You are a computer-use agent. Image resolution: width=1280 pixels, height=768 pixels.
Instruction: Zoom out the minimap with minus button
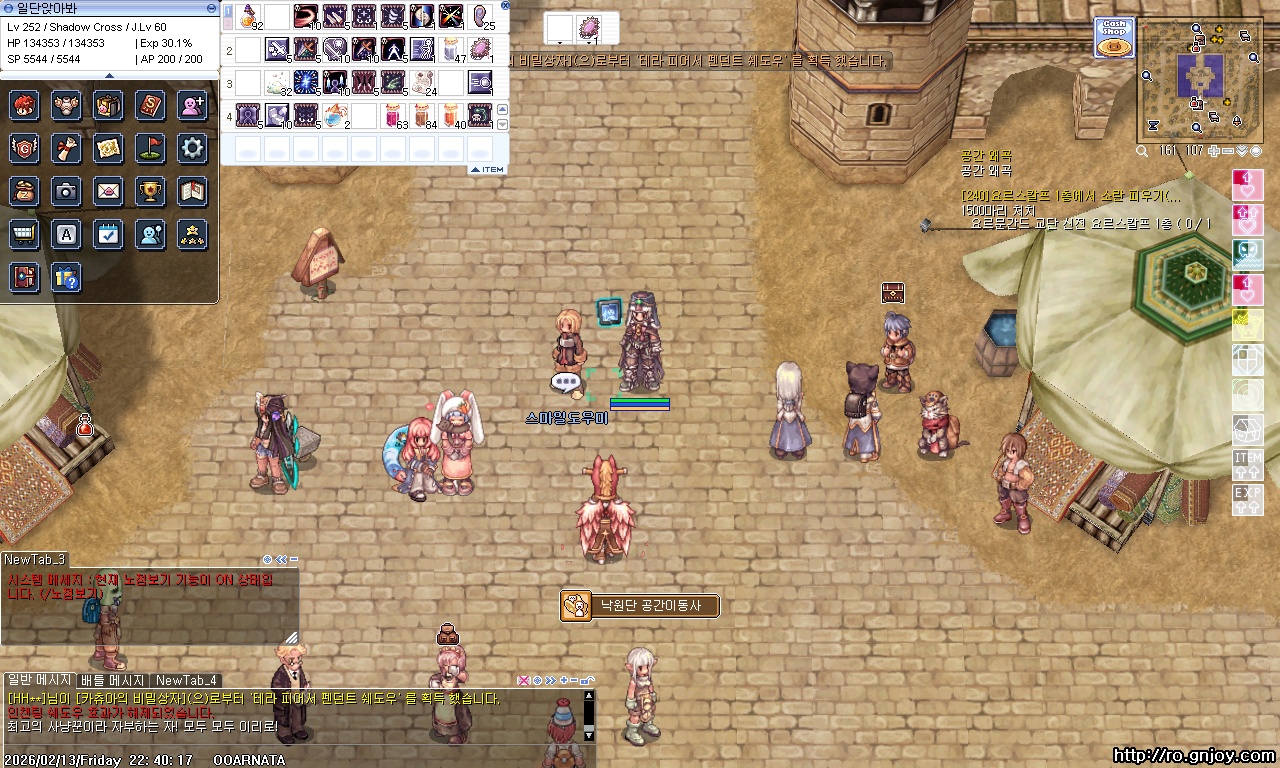tap(1227, 151)
